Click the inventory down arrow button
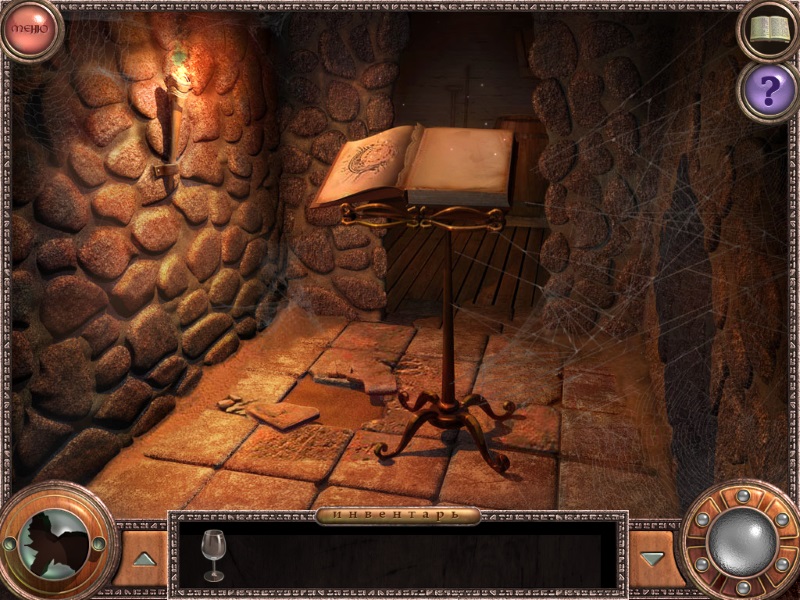Image resolution: width=800 pixels, height=600 pixels. pos(653,558)
